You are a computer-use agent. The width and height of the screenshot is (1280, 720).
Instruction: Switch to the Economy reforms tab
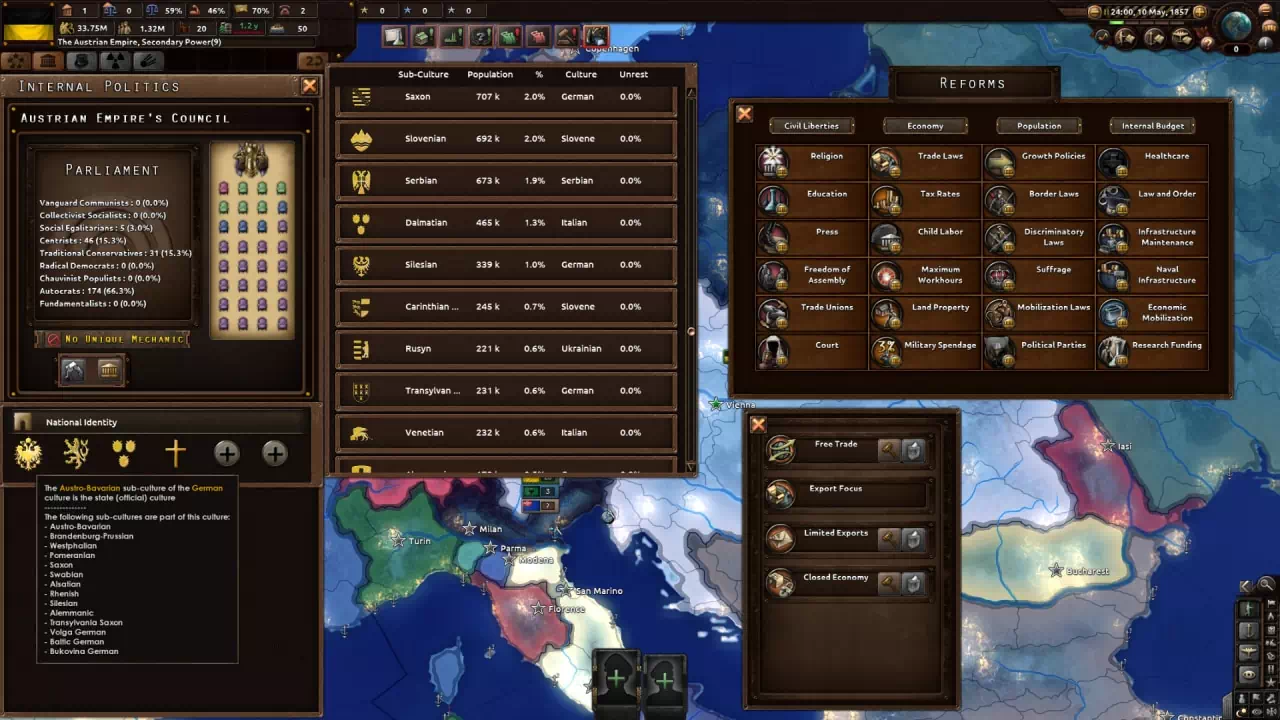point(925,126)
